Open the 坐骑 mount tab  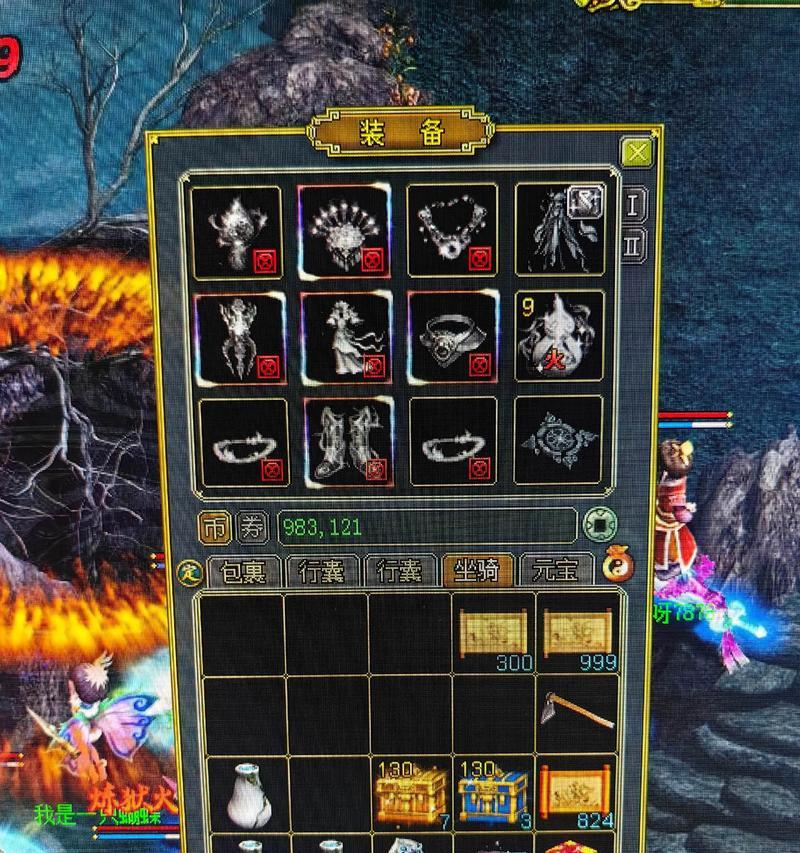478,570
